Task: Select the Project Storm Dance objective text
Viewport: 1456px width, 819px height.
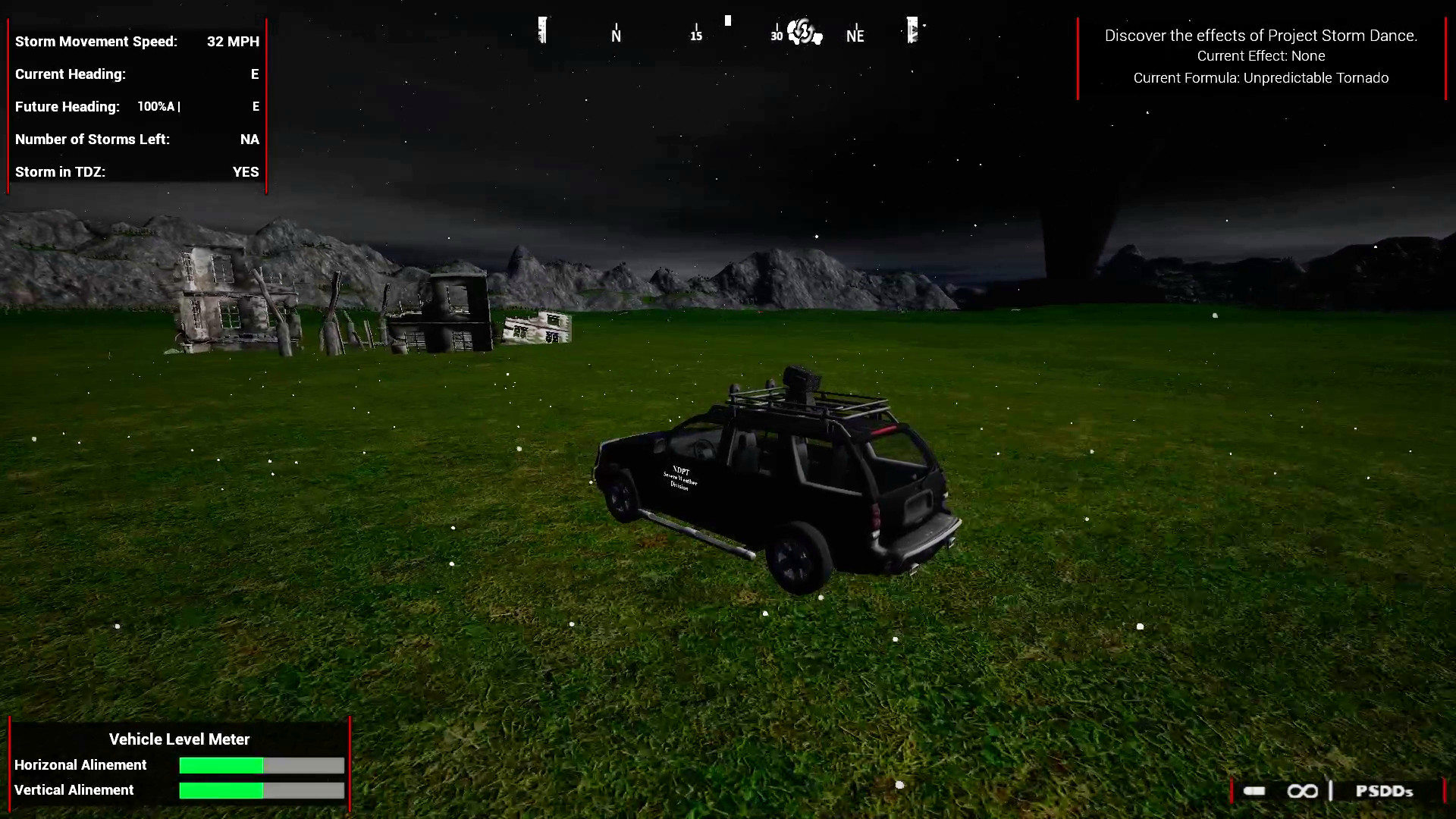Action: click(x=1260, y=35)
